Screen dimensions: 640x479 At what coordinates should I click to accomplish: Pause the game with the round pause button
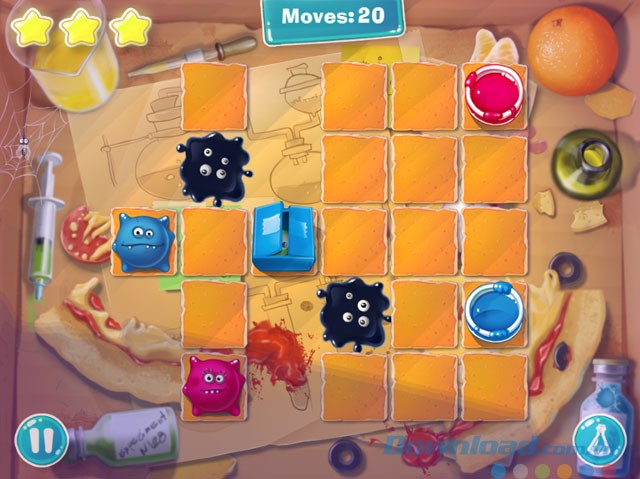tap(40, 439)
